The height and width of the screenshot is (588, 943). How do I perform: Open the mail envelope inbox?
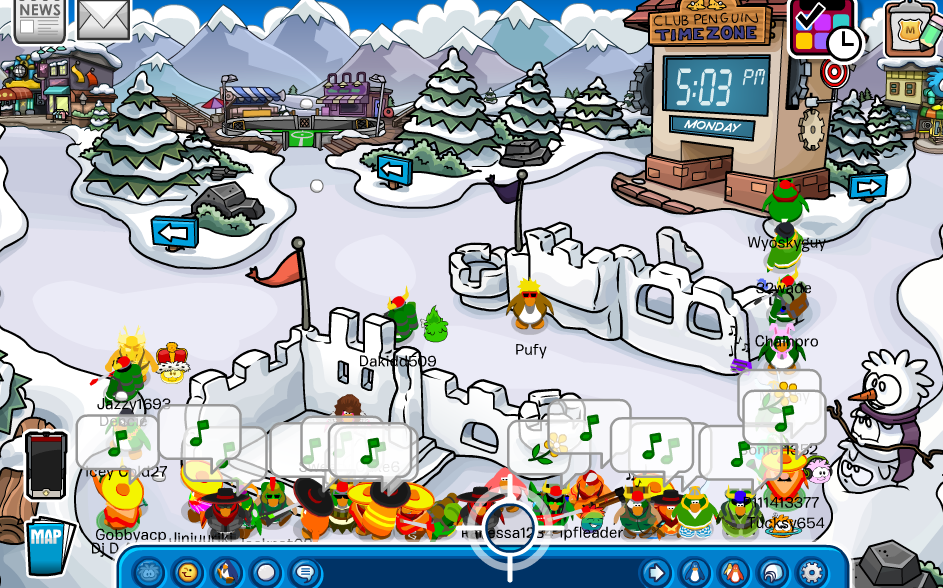103,19
